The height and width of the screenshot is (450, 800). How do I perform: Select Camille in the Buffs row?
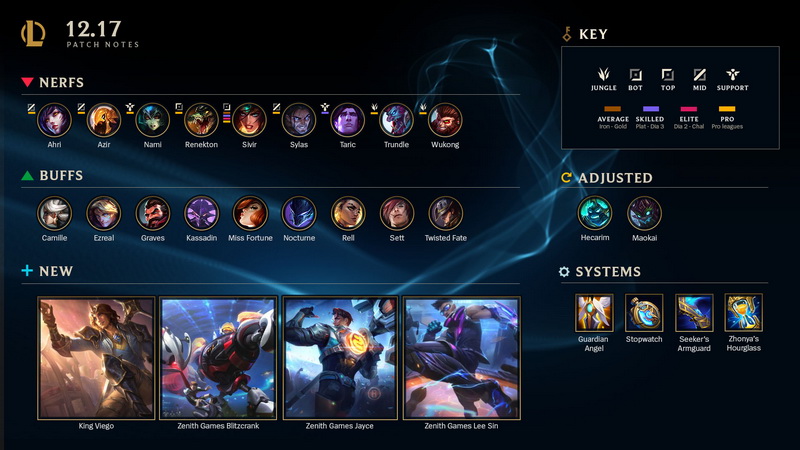coord(54,213)
